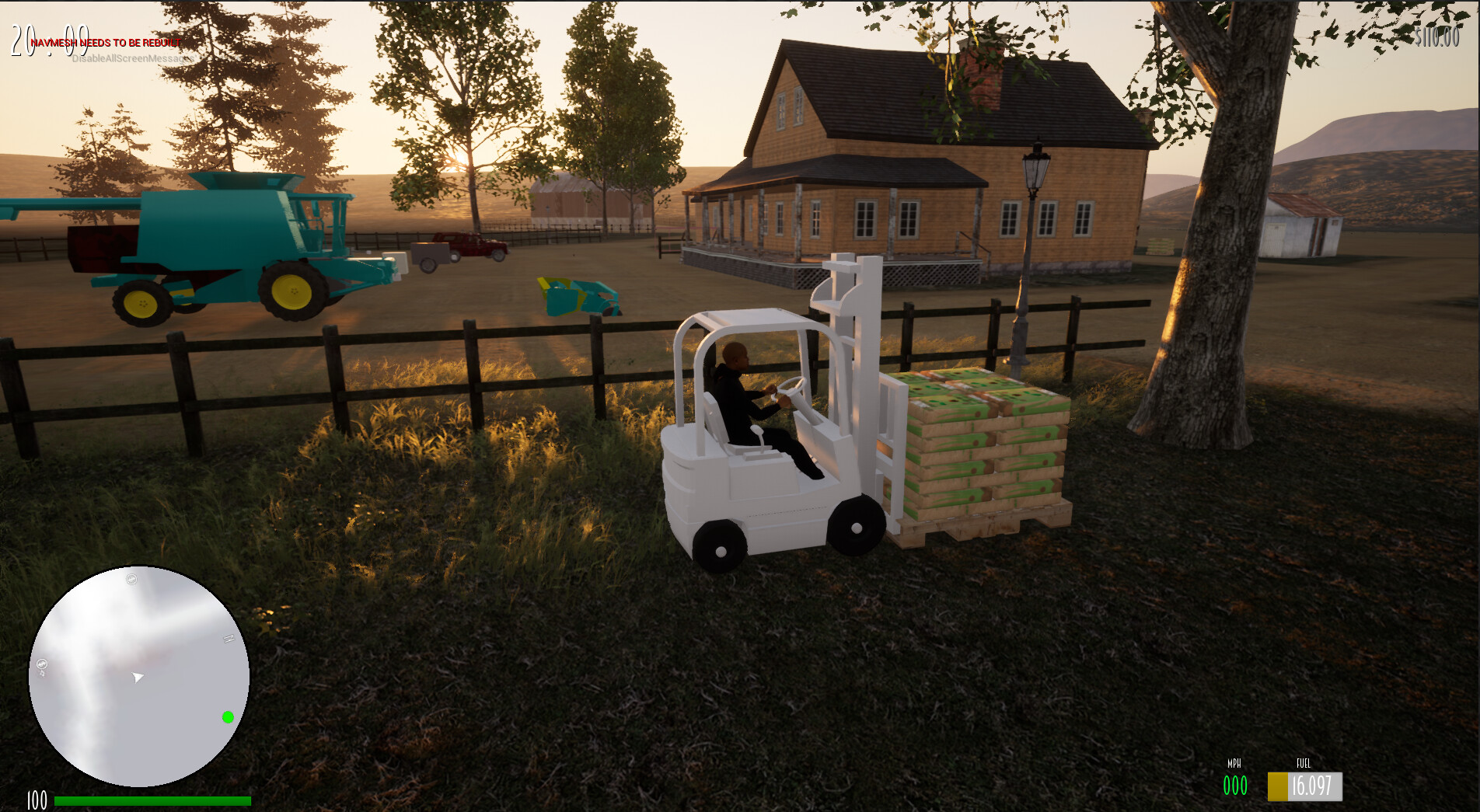Open the wheat field icon on minimap top

click(131, 580)
